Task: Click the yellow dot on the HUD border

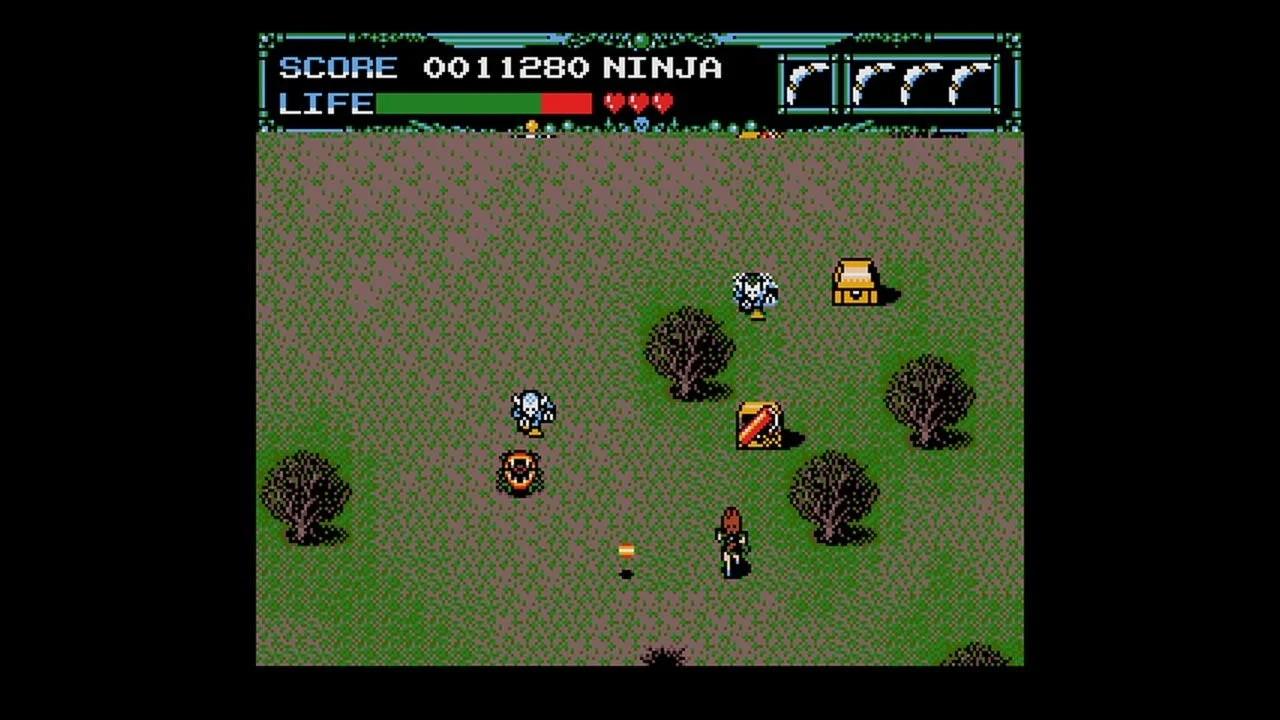Action: pyautogui.click(x=530, y=127)
